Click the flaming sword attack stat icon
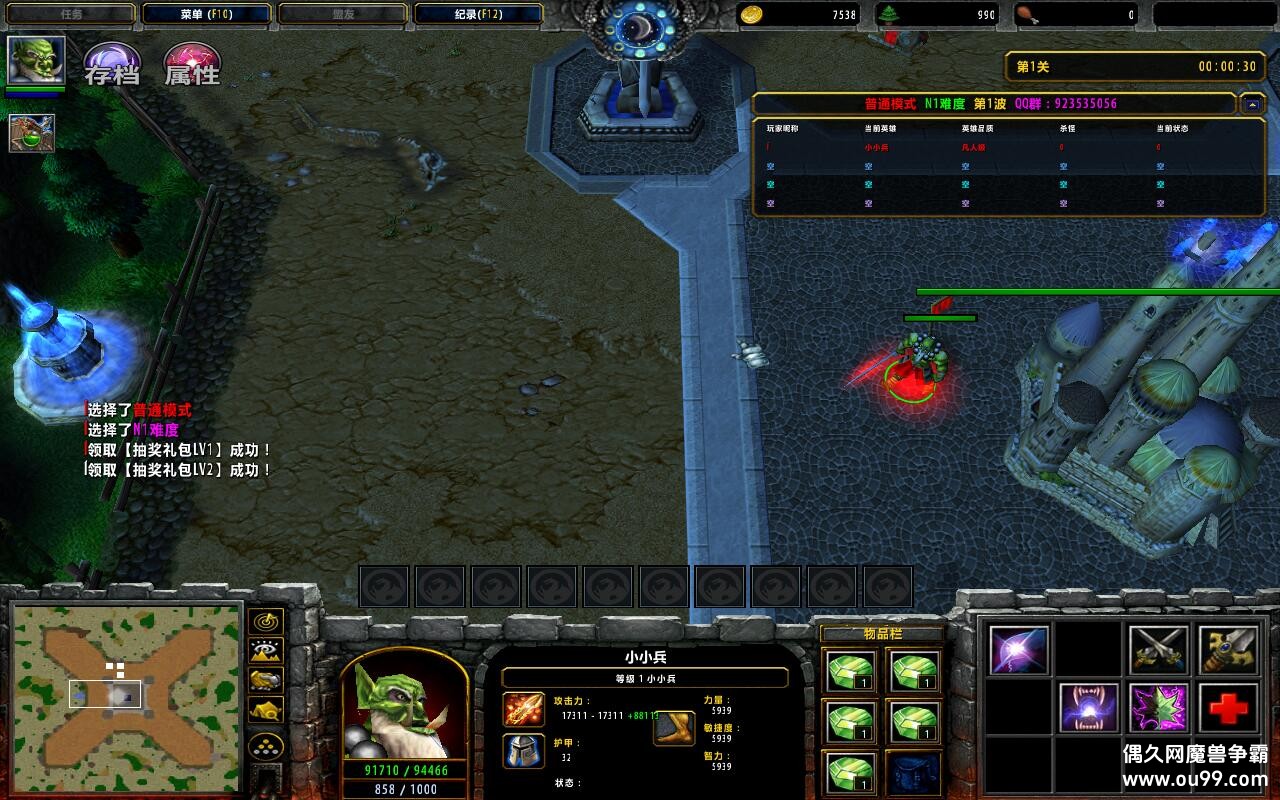The height and width of the screenshot is (800, 1280). pos(524,709)
